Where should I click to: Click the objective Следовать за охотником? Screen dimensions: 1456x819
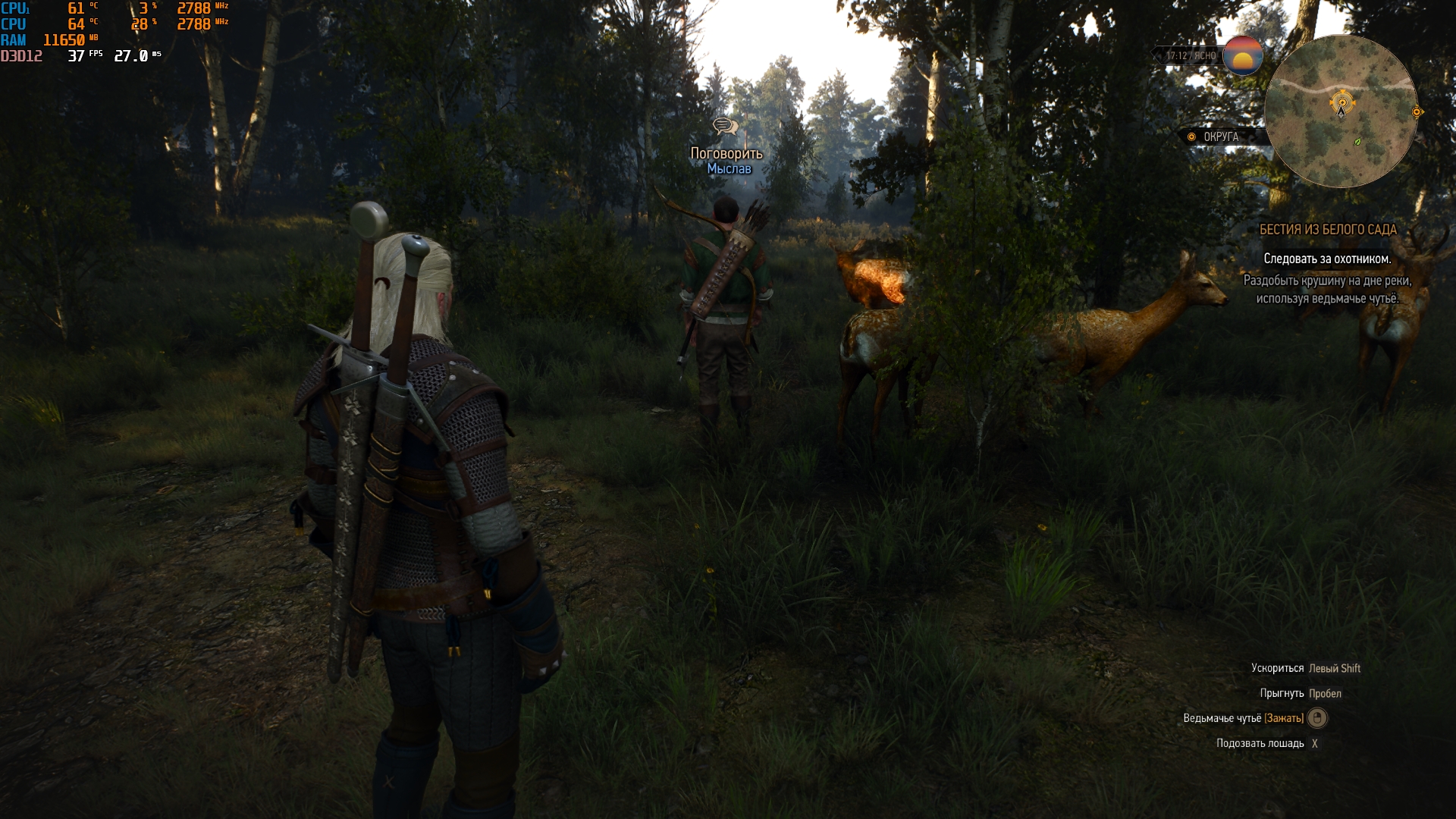1326,259
